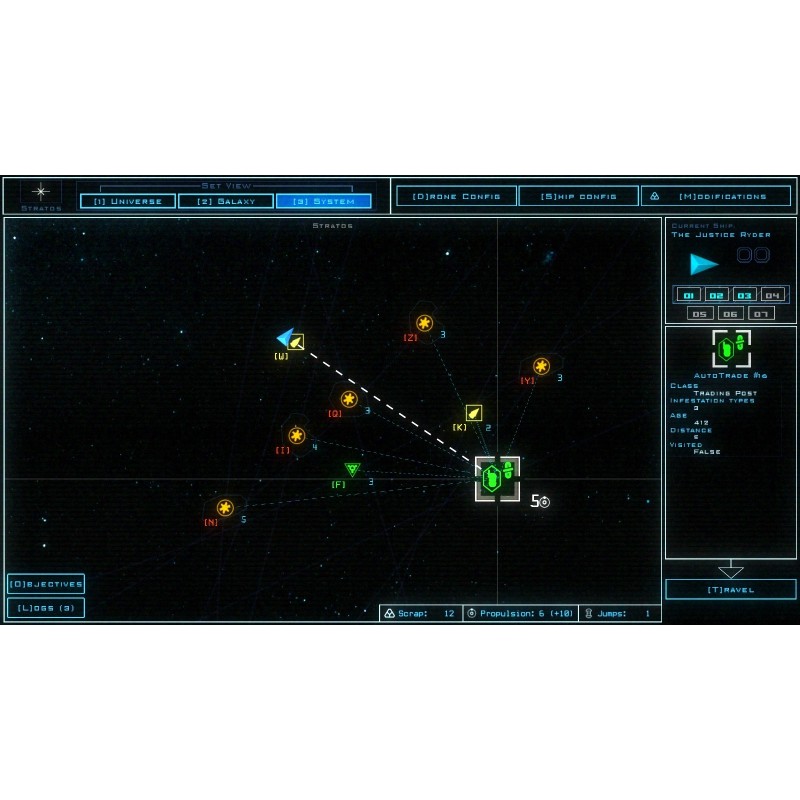Select the orange node marked Q
This screenshot has width=800, height=800.
coord(349,399)
